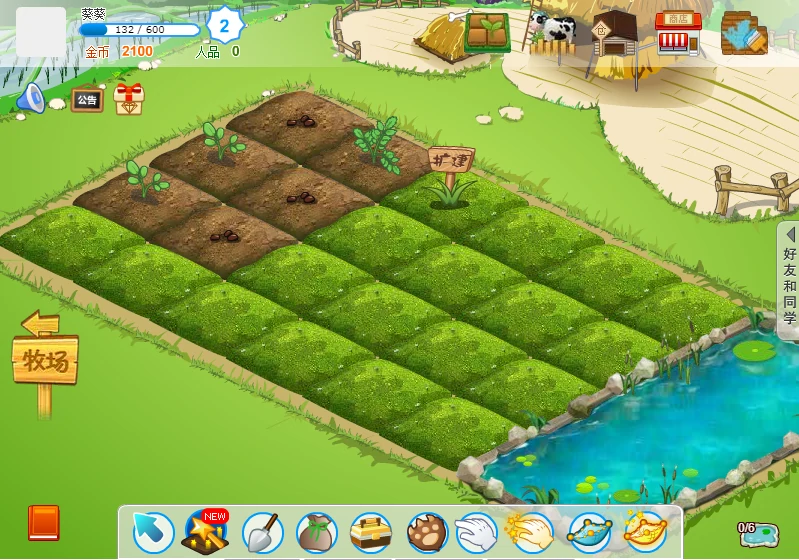
Task: Pick the shovel tool
Action: point(262,533)
